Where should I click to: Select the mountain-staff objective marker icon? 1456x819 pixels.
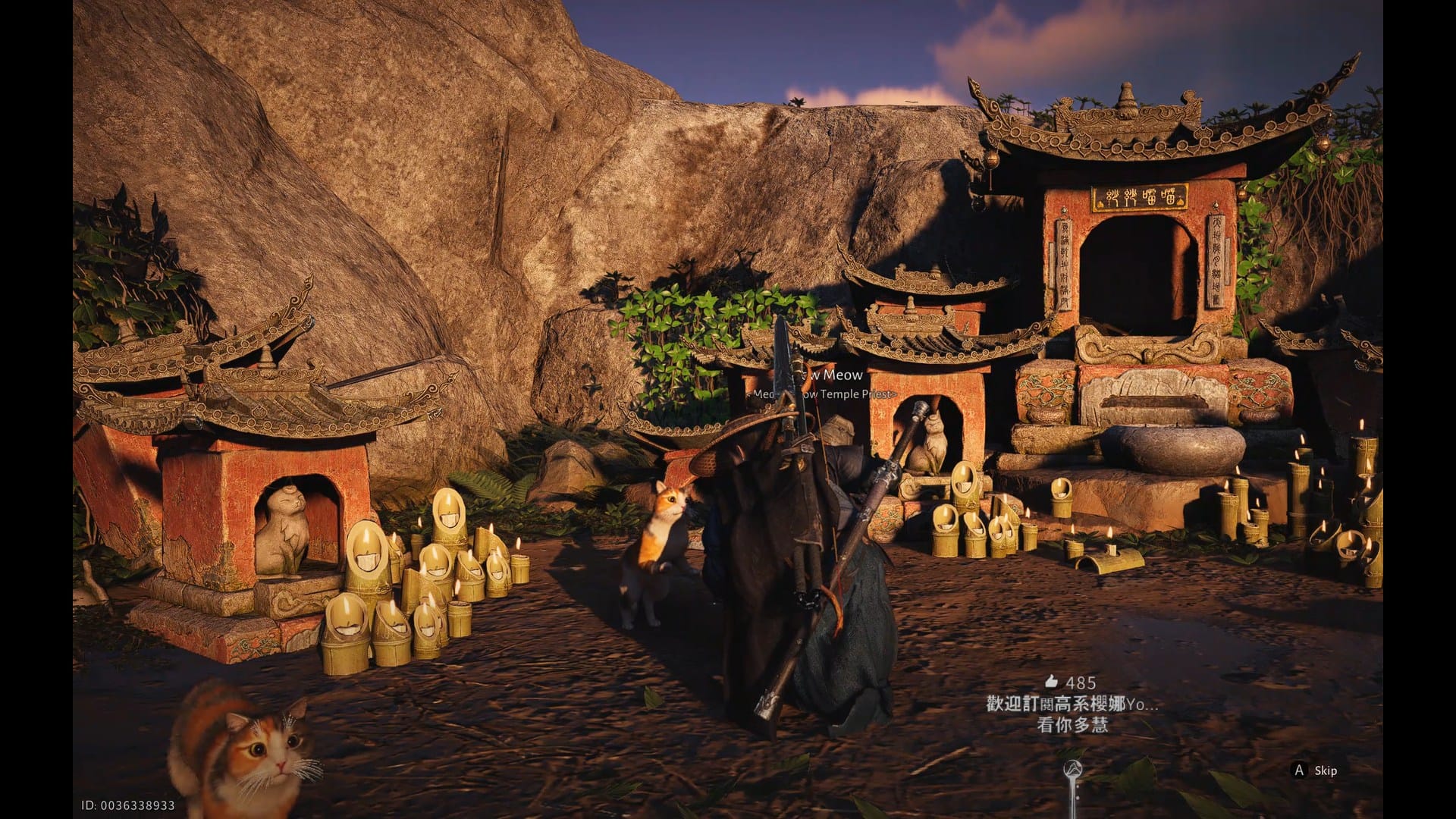tap(1072, 767)
